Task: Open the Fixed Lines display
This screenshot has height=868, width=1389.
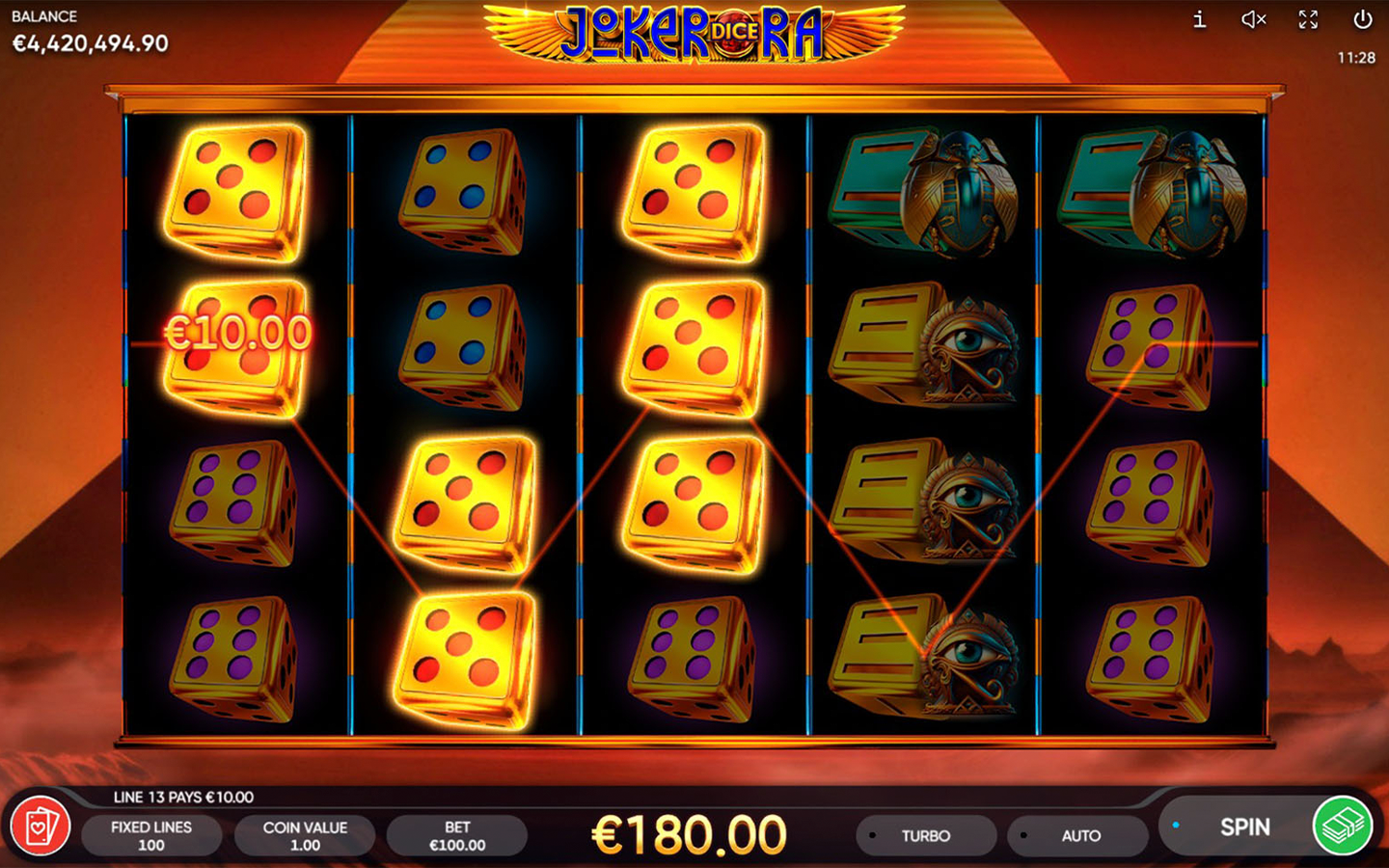Action: click(151, 836)
